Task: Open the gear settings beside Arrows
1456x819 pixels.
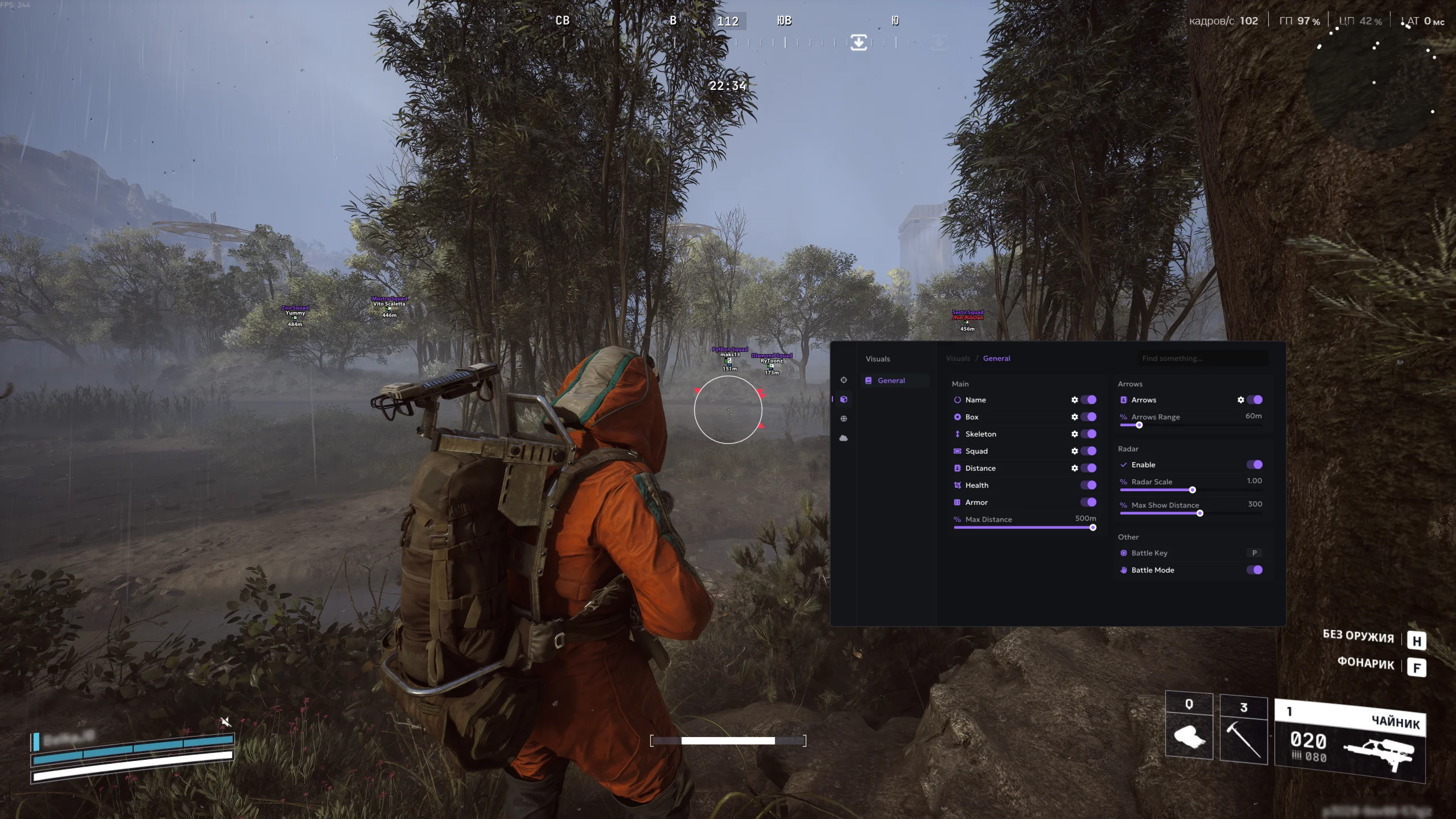Action: click(1241, 400)
